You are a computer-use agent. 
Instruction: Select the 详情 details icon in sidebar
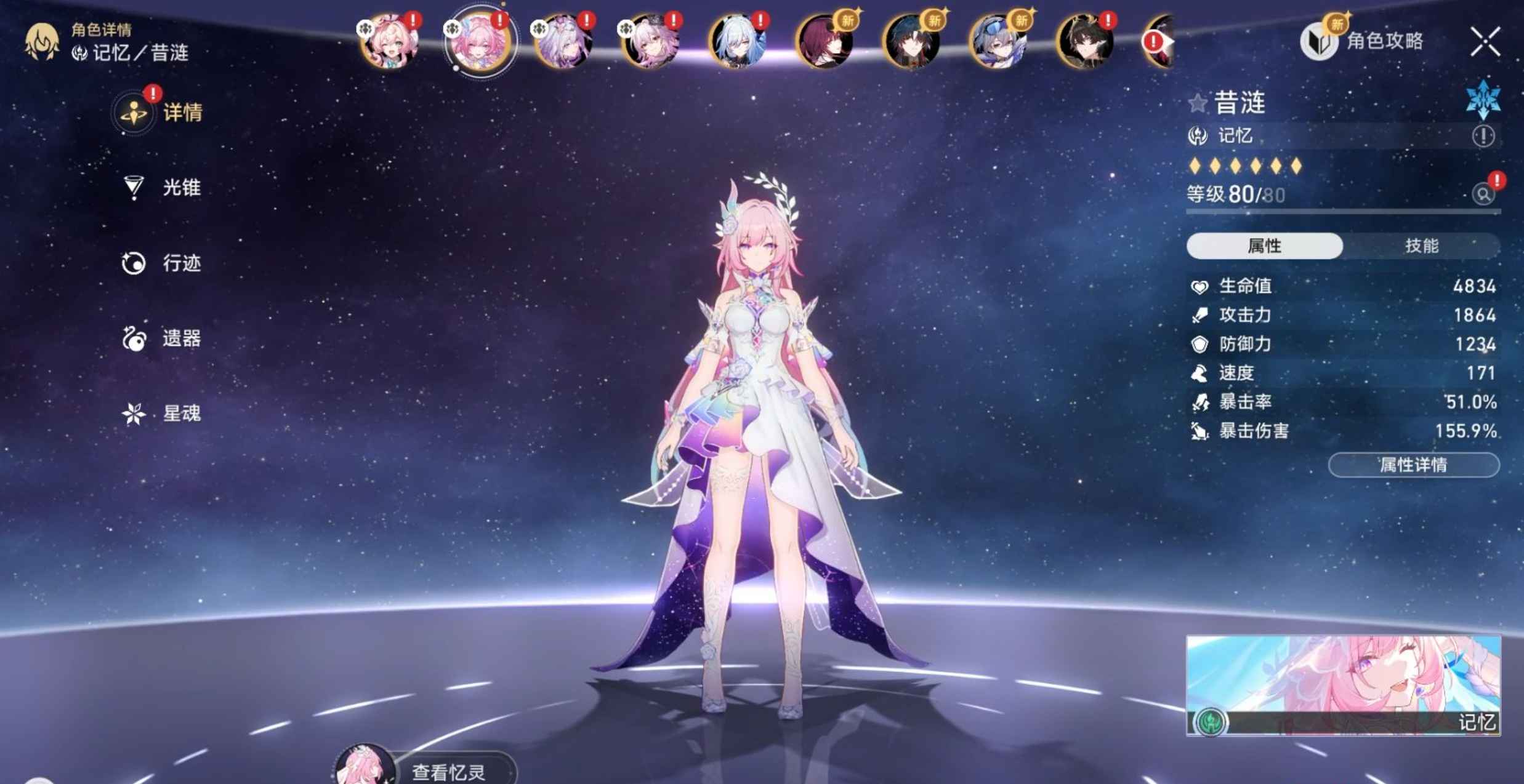point(134,112)
